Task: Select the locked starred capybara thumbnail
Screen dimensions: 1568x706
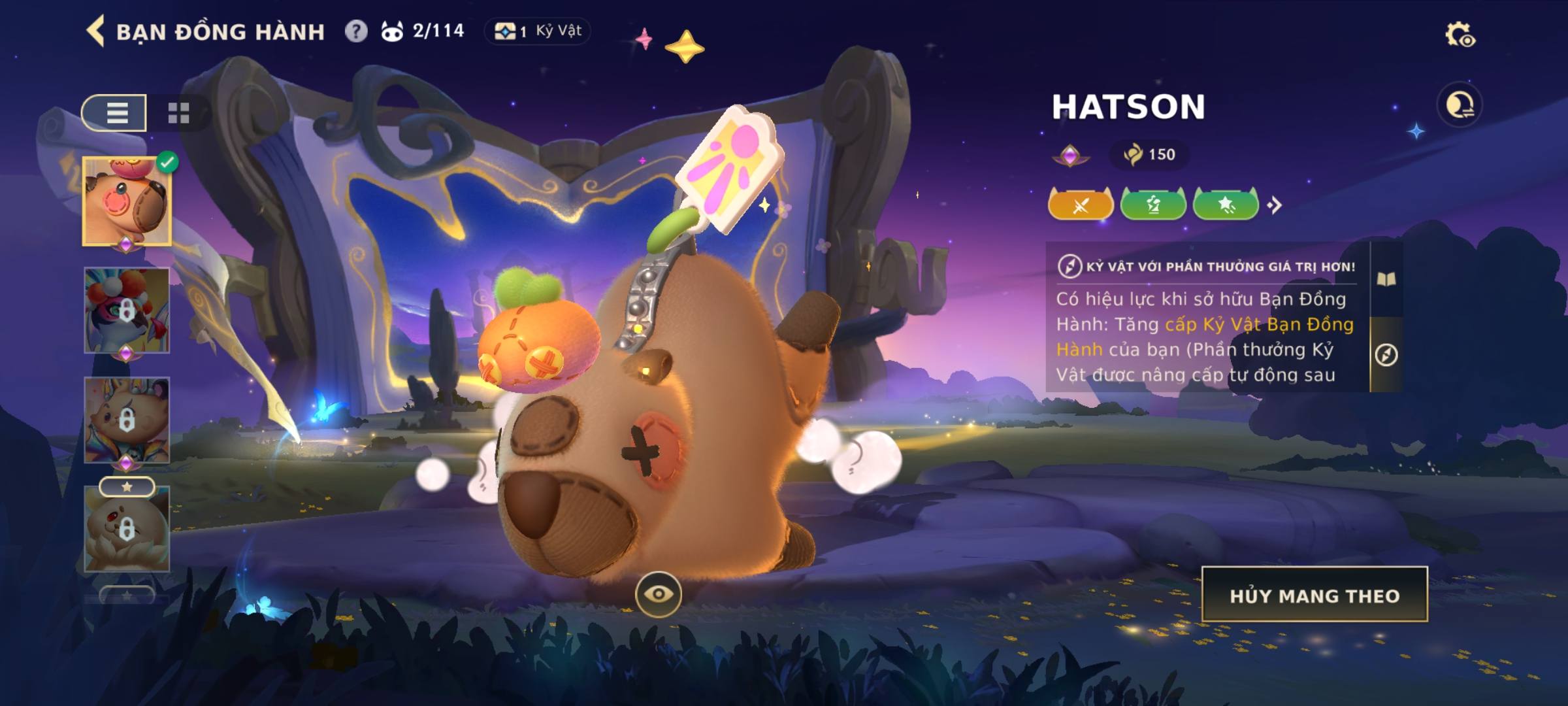Action: 127,528
